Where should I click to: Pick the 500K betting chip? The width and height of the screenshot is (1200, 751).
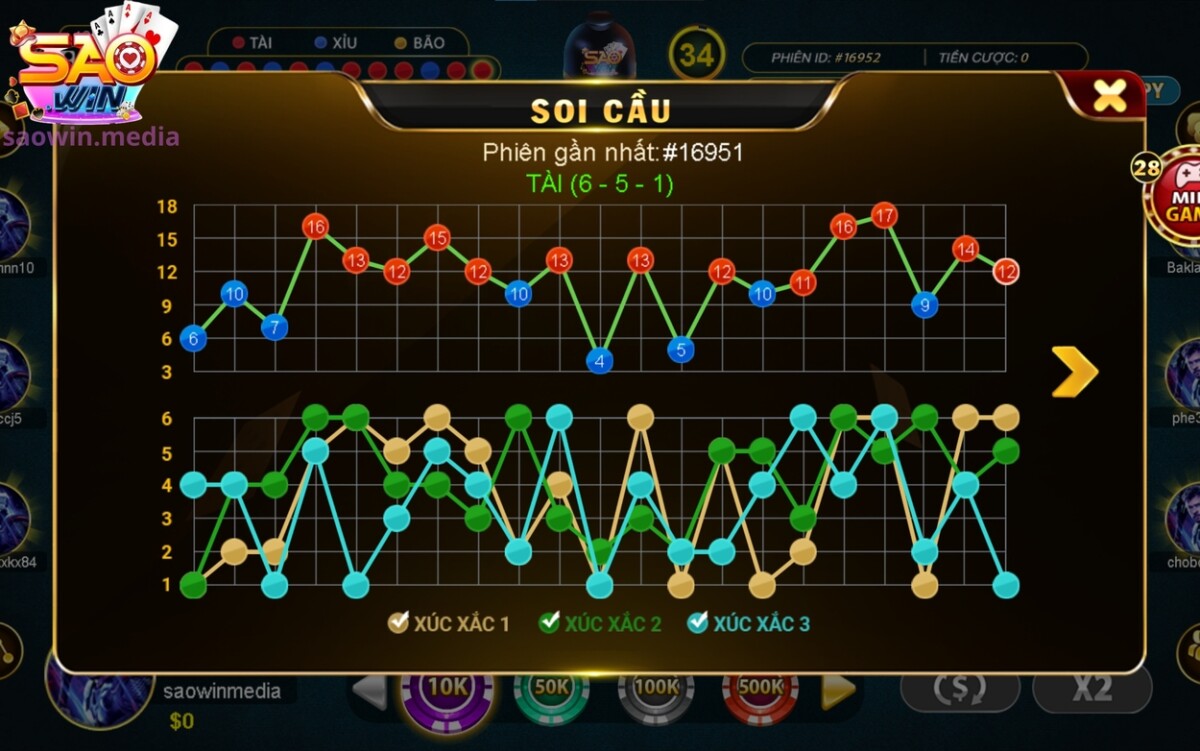pyautogui.click(x=760, y=689)
